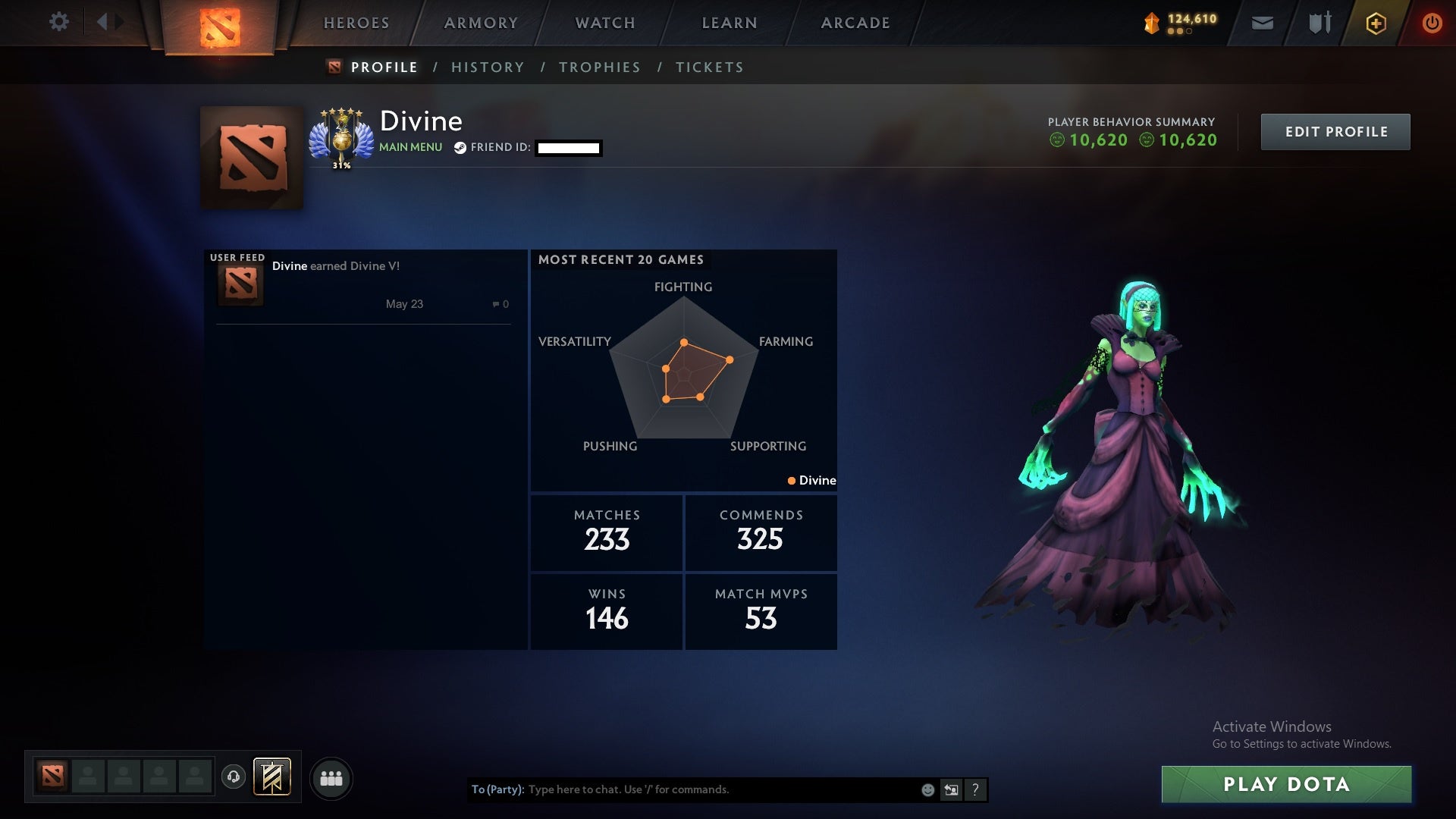
Task: Switch to the HISTORY tab
Action: tap(488, 67)
